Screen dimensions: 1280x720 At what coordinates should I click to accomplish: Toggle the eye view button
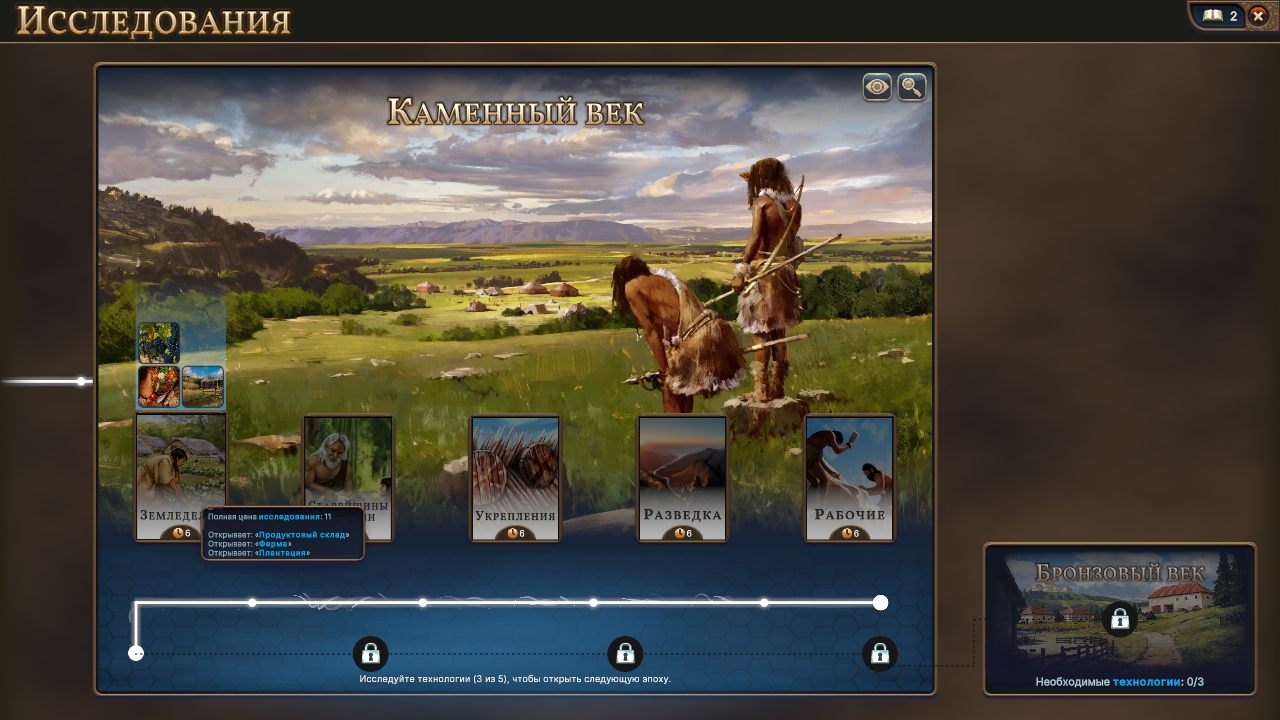(877, 87)
